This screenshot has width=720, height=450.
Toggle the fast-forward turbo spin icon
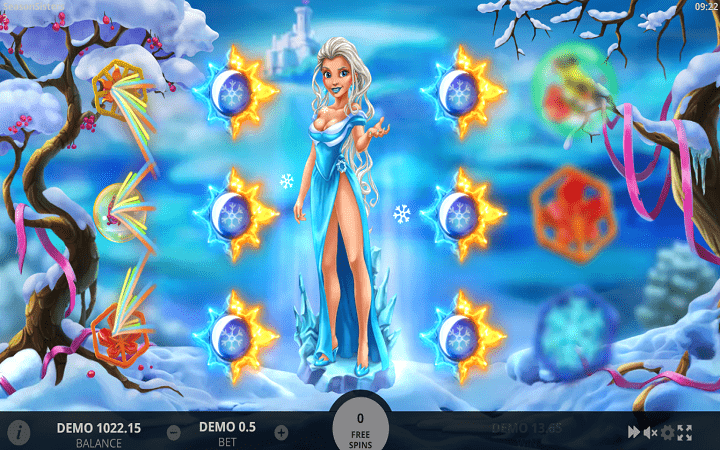pyautogui.click(x=633, y=432)
